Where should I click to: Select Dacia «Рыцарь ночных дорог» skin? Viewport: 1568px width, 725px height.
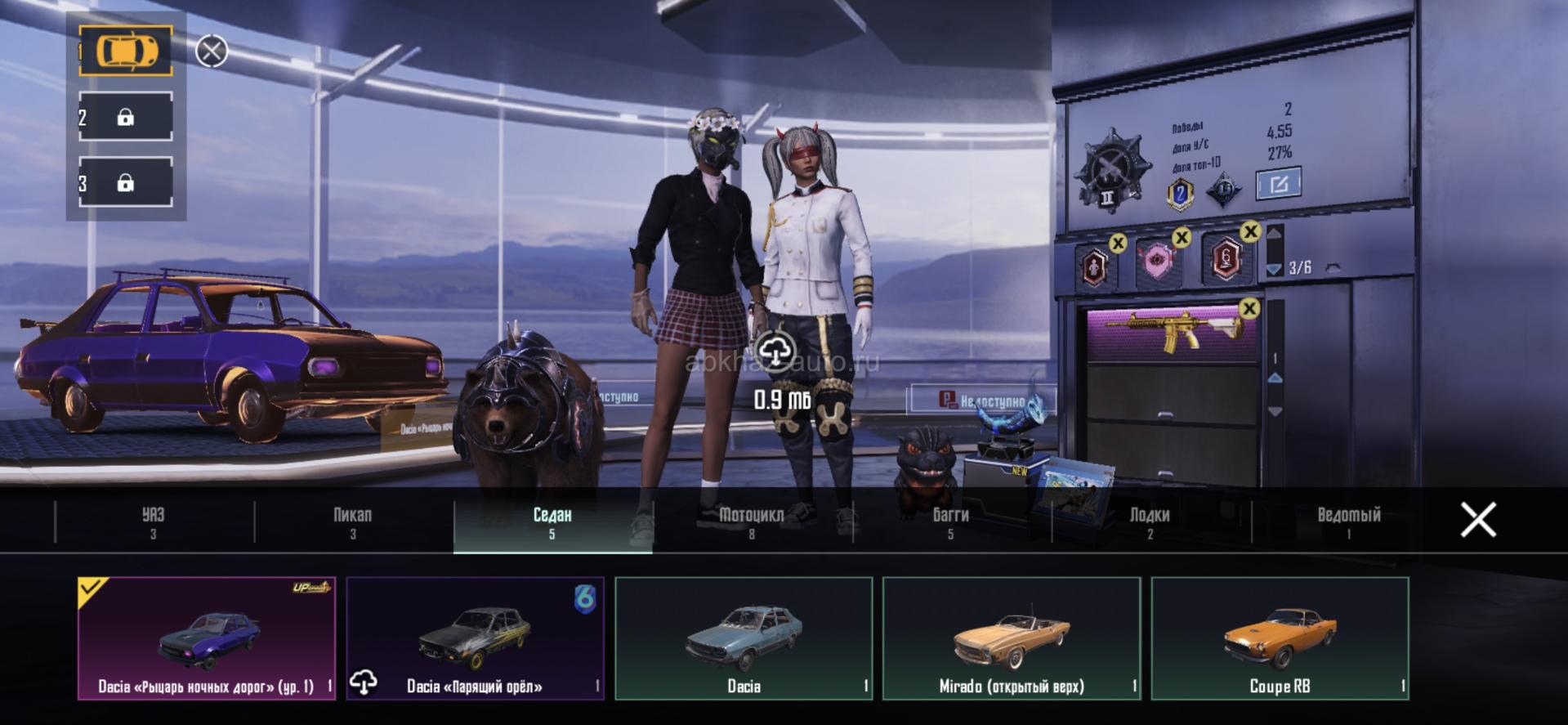click(207, 638)
